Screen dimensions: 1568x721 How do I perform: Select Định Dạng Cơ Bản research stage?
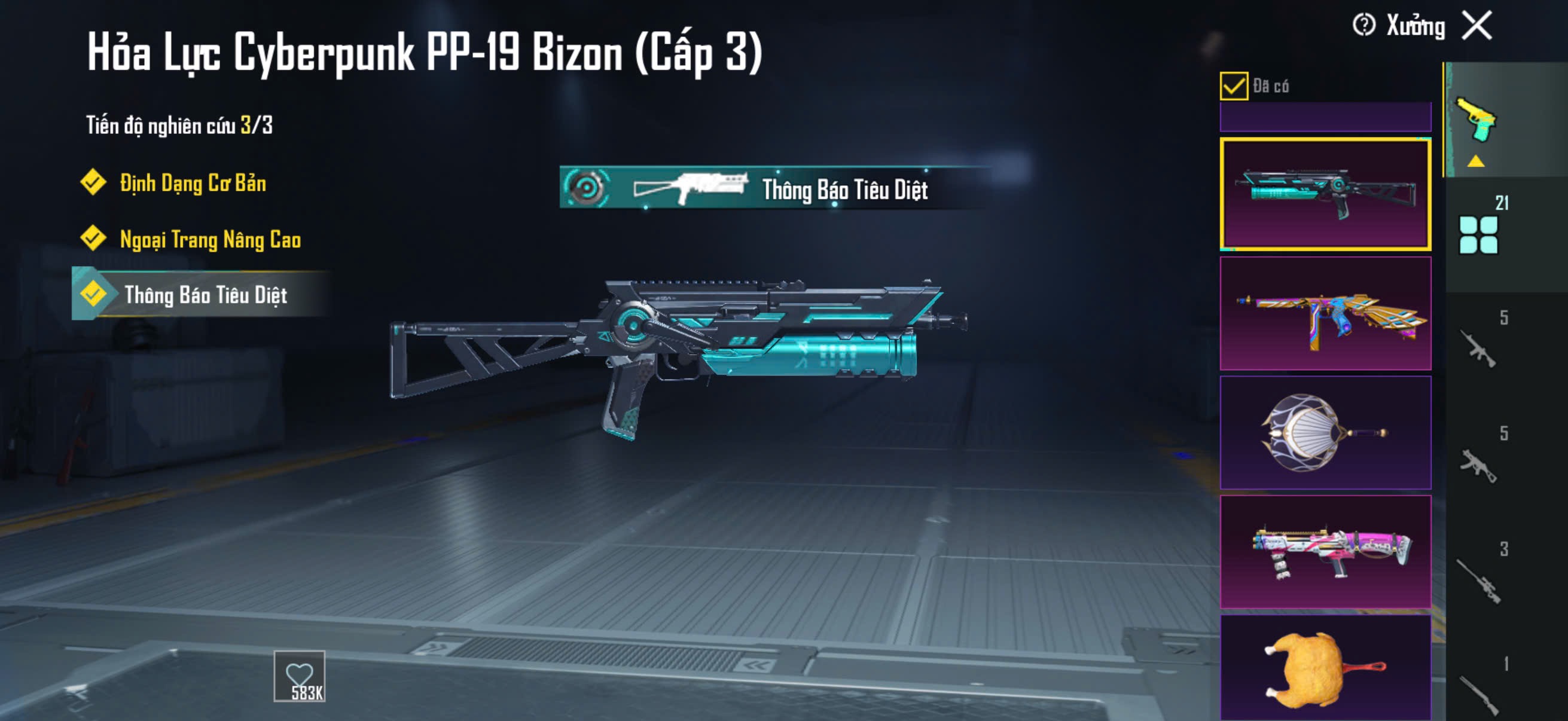(193, 183)
